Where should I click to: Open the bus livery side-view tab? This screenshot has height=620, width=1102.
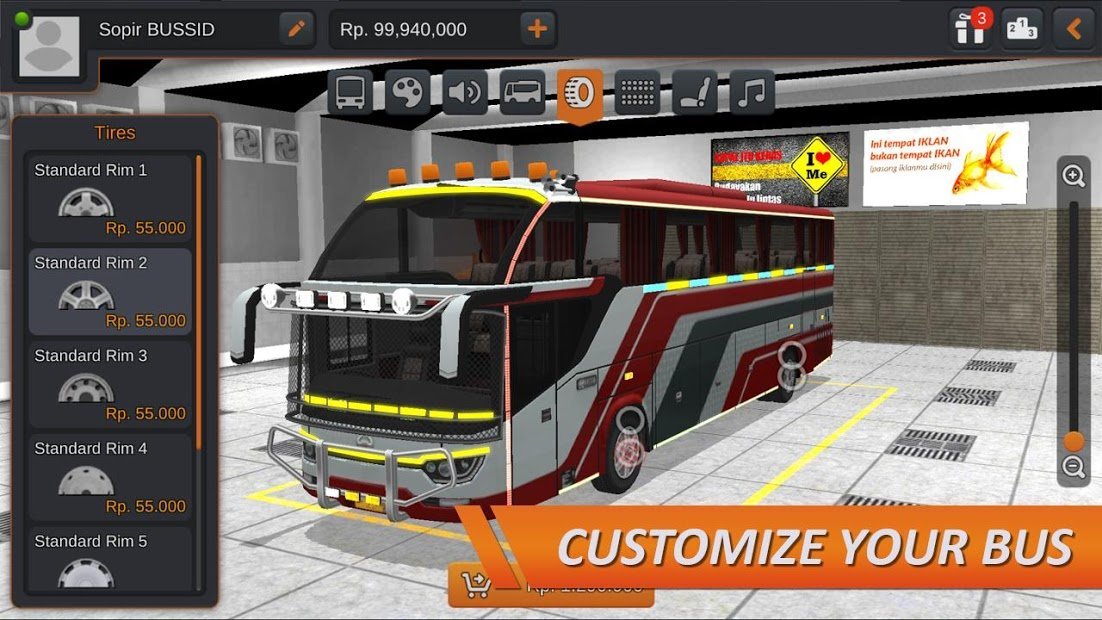(522, 93)
